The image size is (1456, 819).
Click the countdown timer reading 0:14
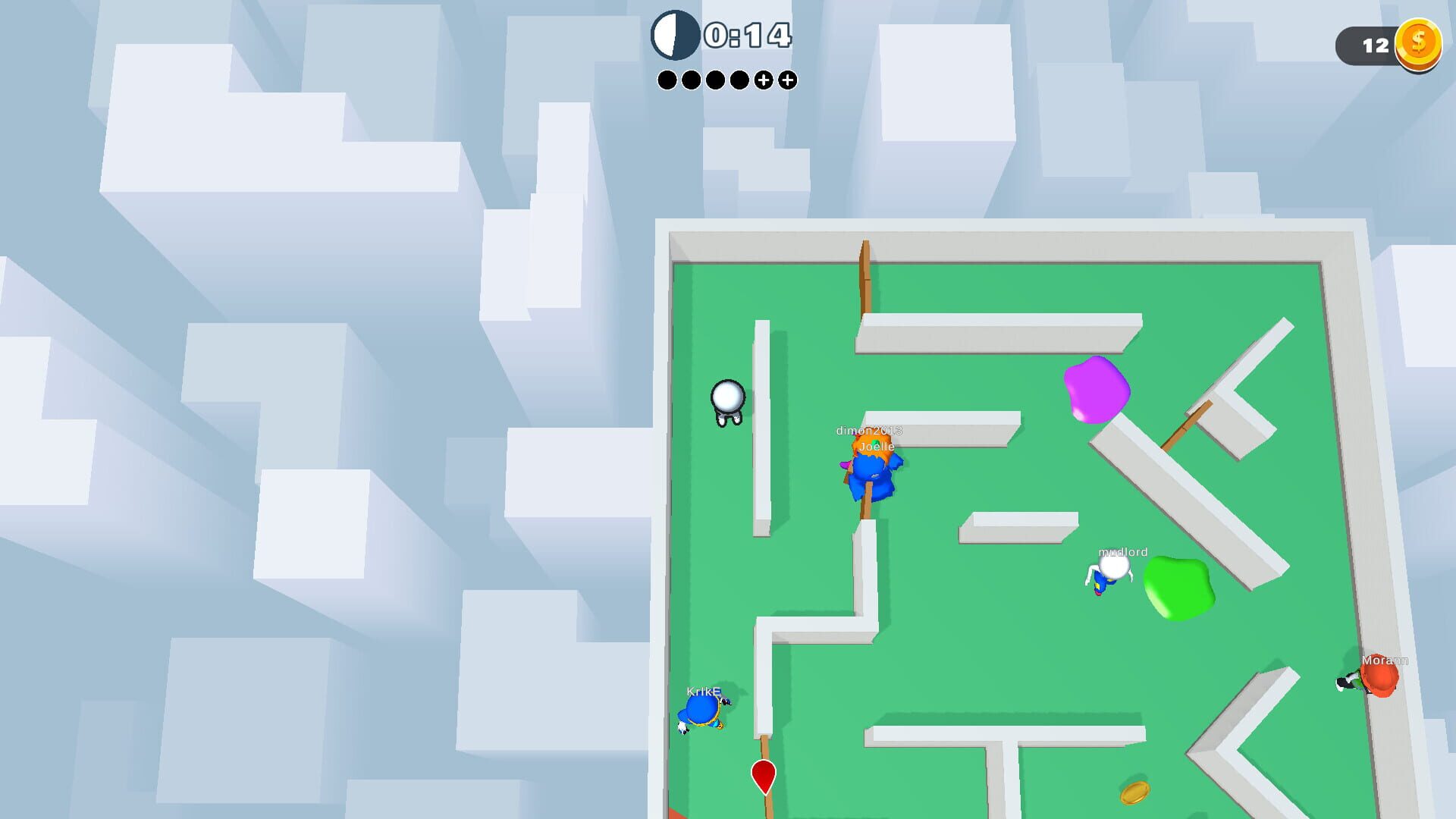click(747, 34)
